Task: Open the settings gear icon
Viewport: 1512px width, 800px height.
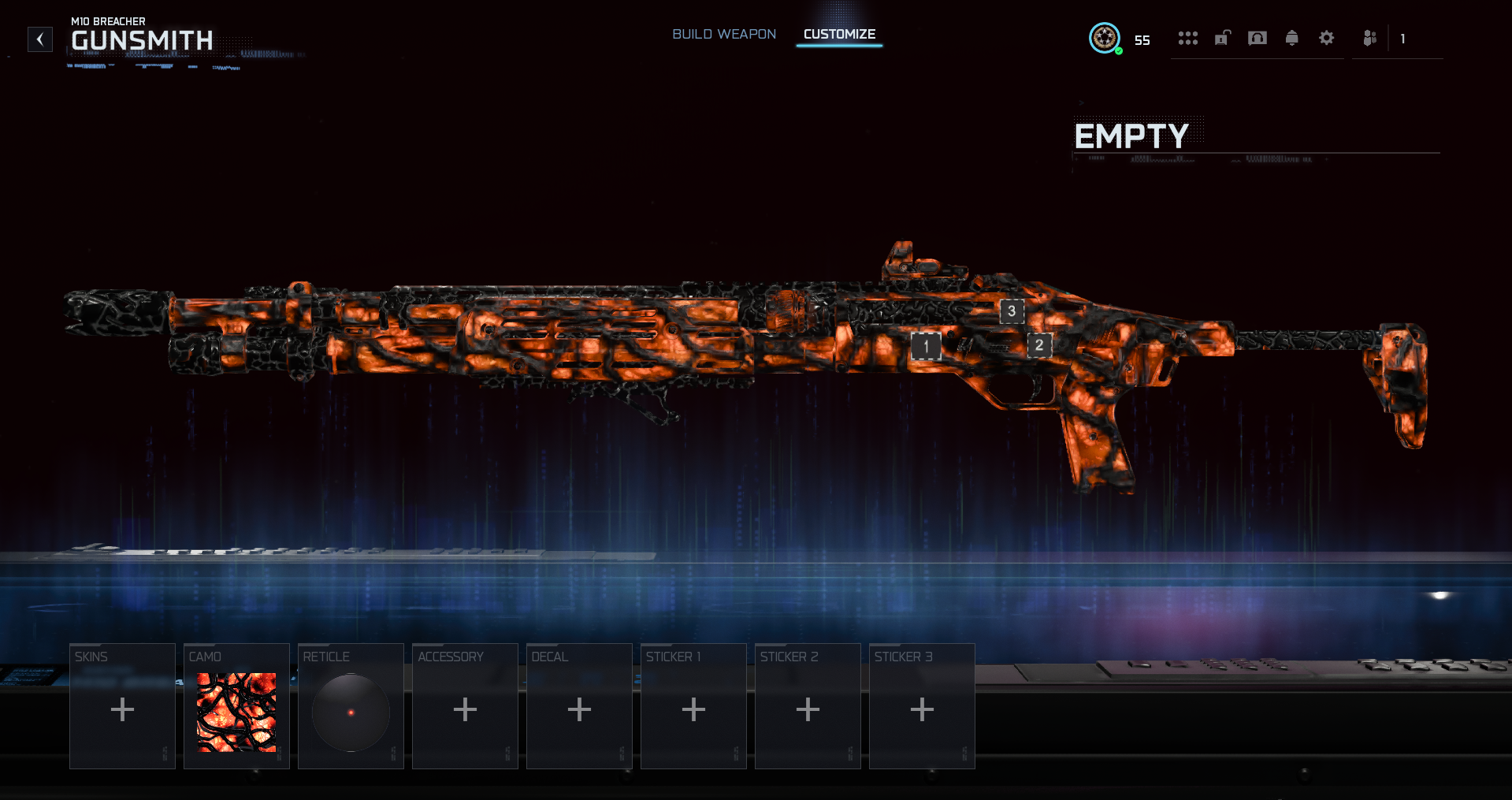Action: [1326, 38]
